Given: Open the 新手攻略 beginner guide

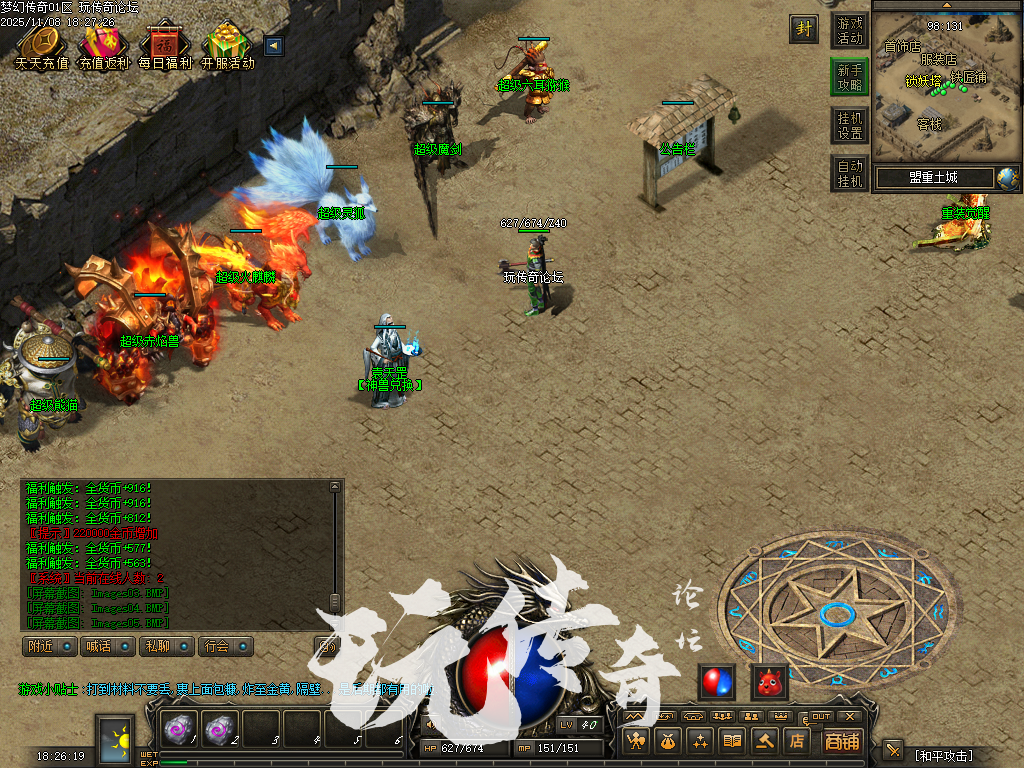Looking at the screenshot, I should tap(849, 77).
